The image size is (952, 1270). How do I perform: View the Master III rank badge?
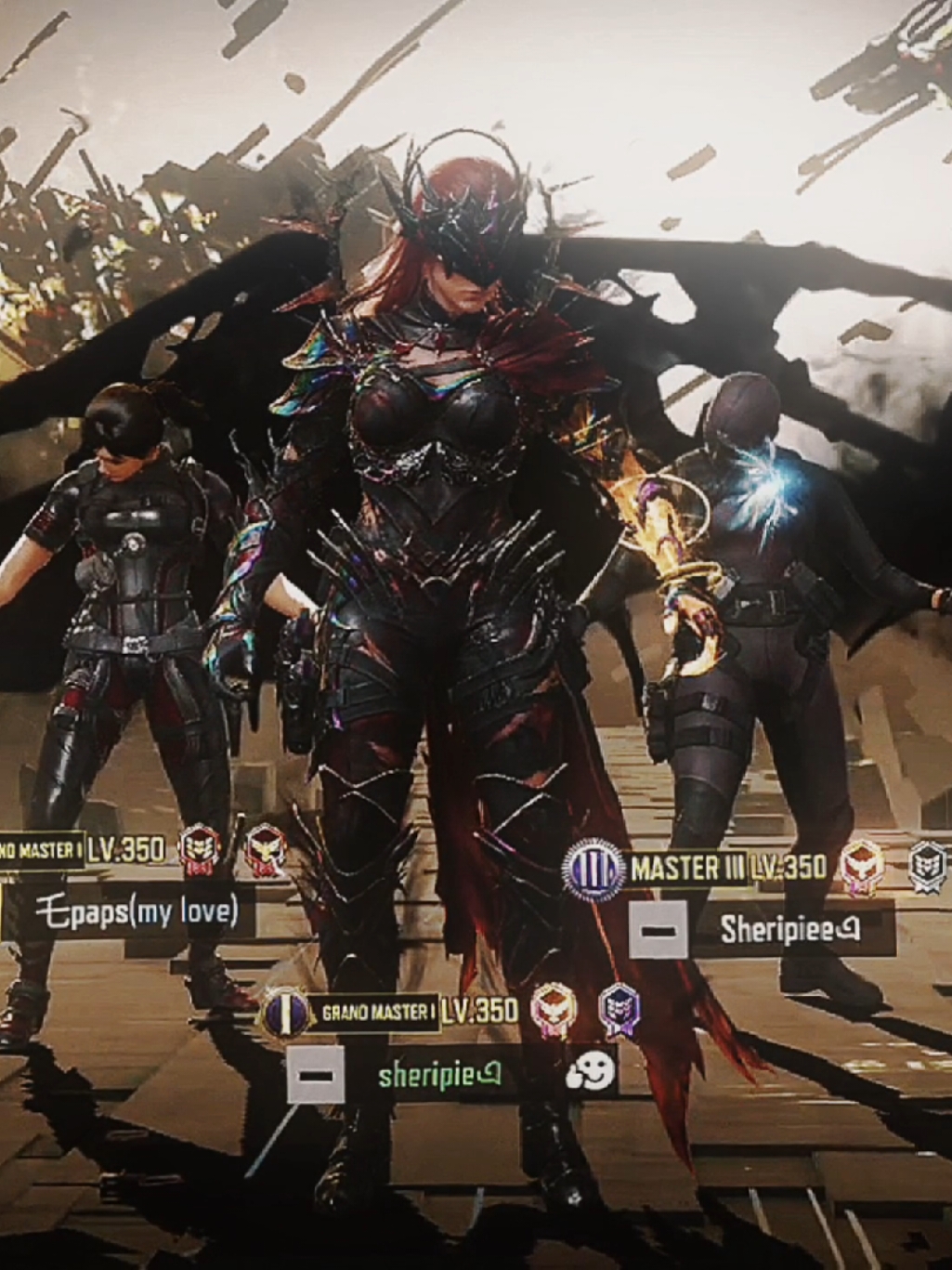[x=593, y=870]
